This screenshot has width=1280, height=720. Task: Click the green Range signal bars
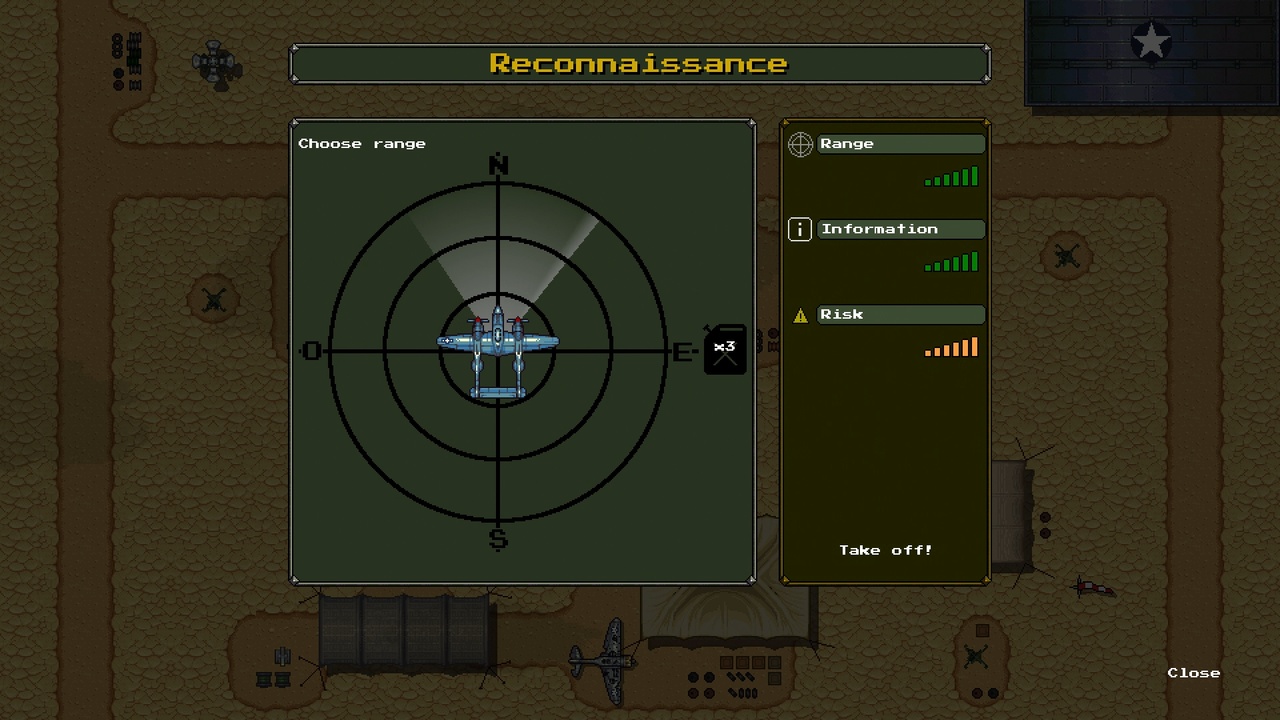pos(949,177)
